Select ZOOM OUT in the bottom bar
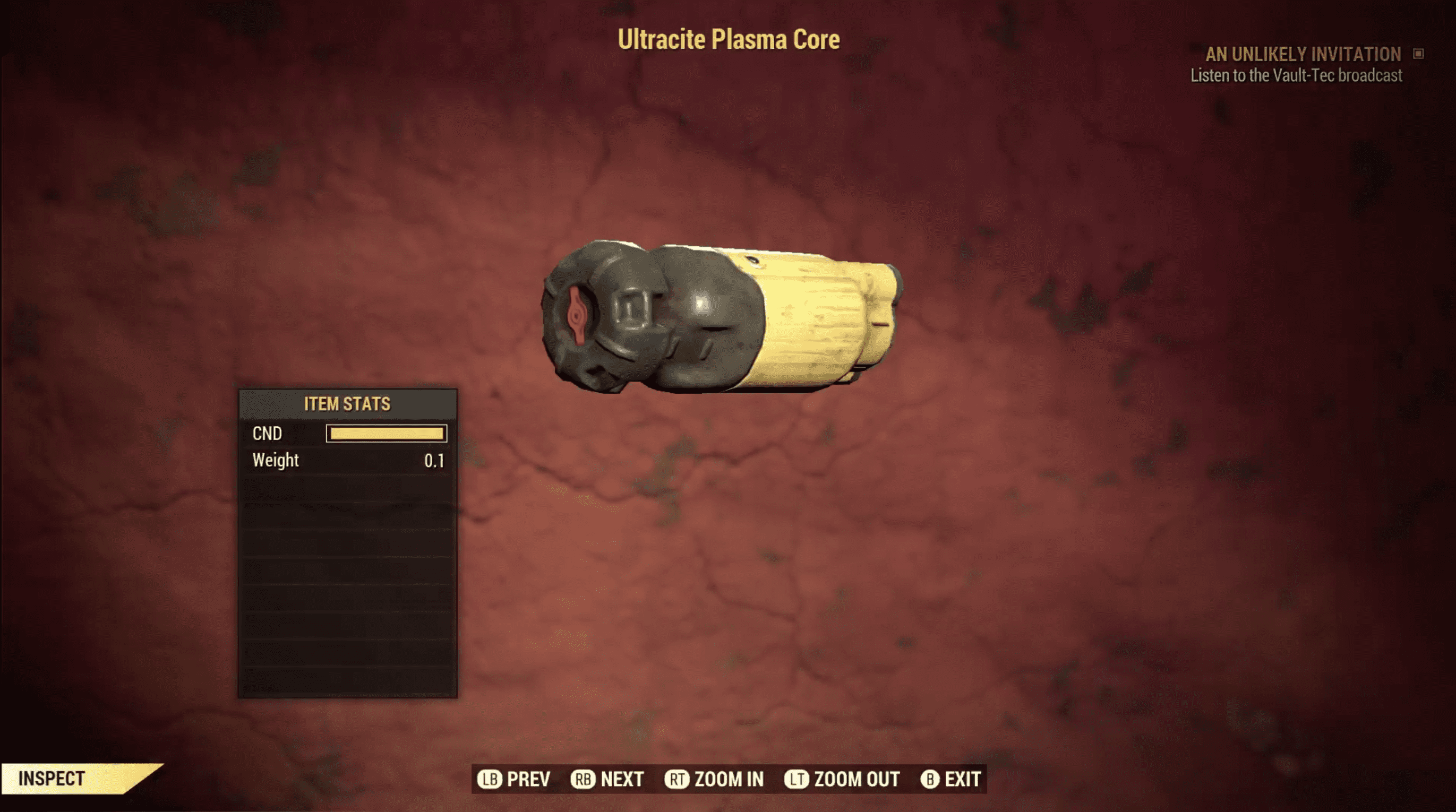 (842, 779)
